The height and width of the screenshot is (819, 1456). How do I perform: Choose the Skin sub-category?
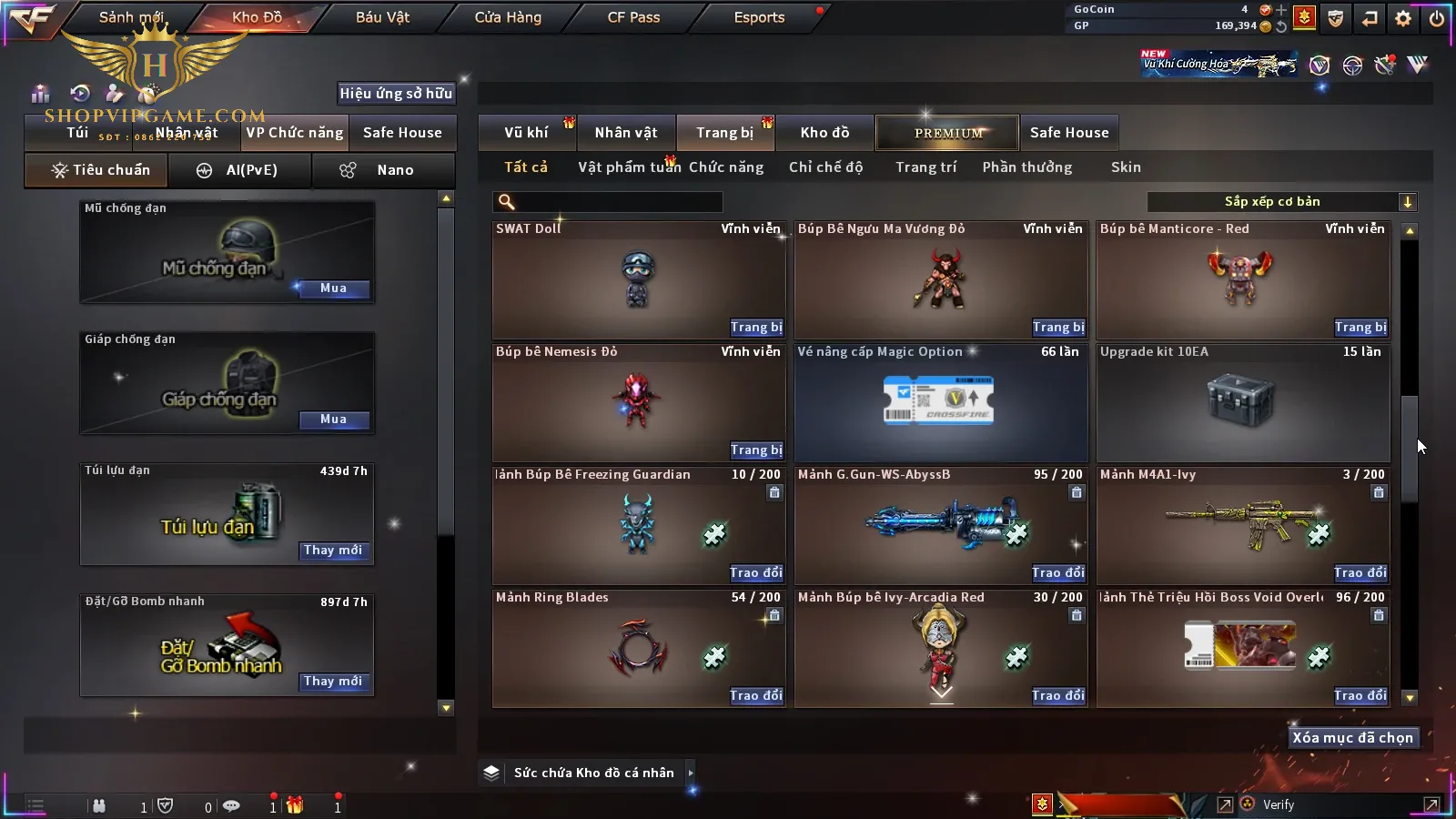1126,167
